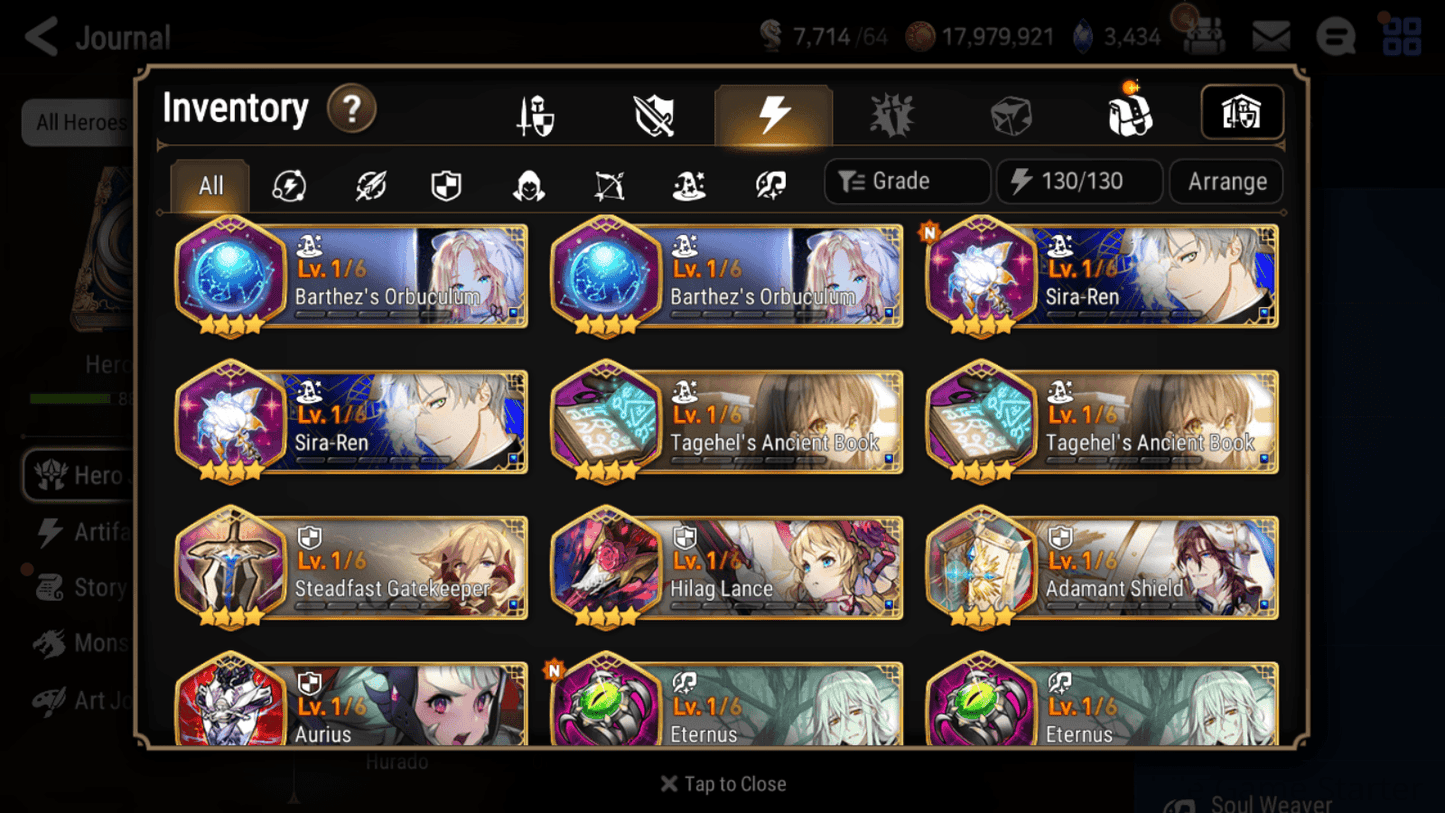Image resolution: width=1445 pixels, height=813 pixels.
Task: Open the mailbox icon
Action: point(1270,36)
